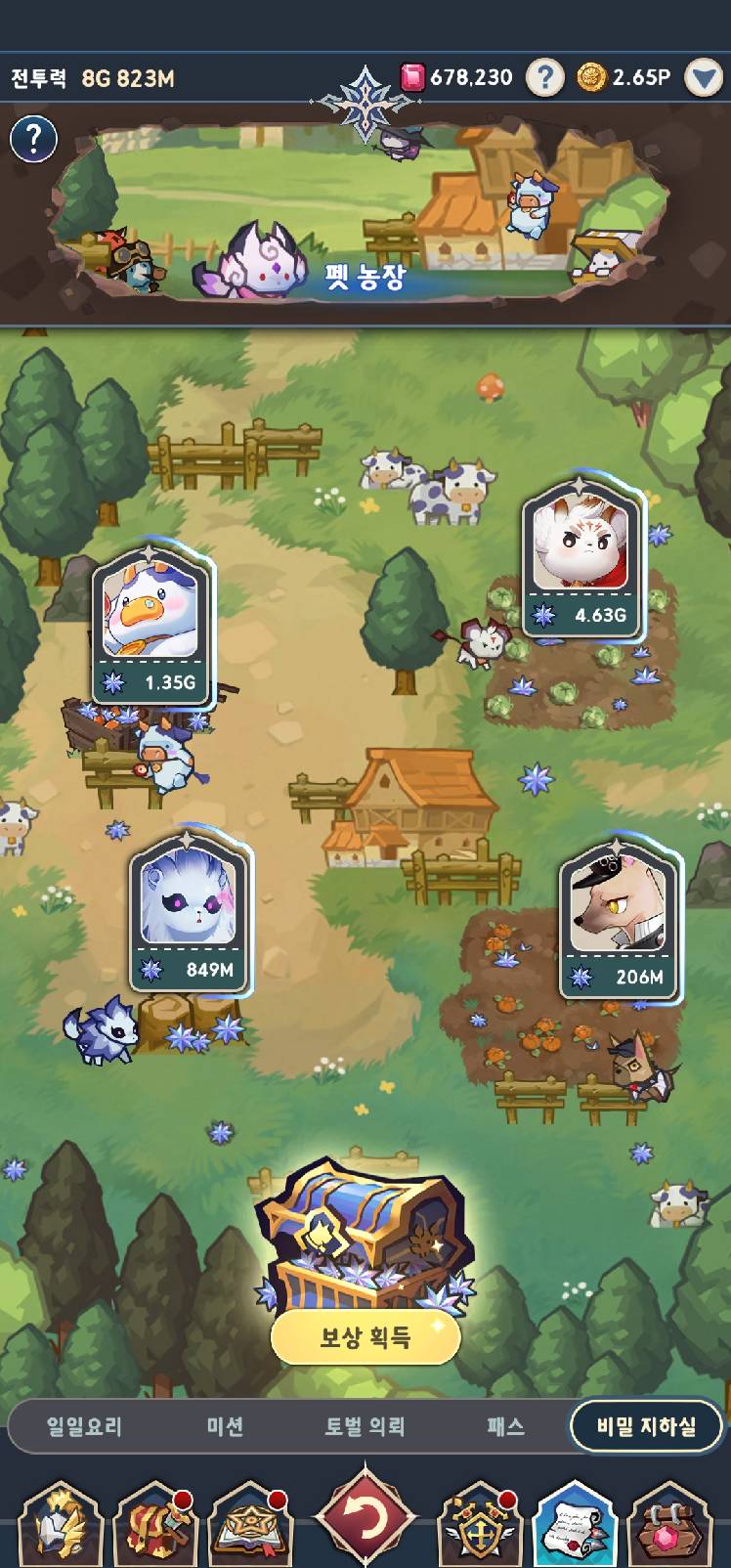Choose the officer dog pet card showing 206M
Image resolution: width=731 pixels, height=1568 pixels.
pyautogui.click(x=620, y=917)
